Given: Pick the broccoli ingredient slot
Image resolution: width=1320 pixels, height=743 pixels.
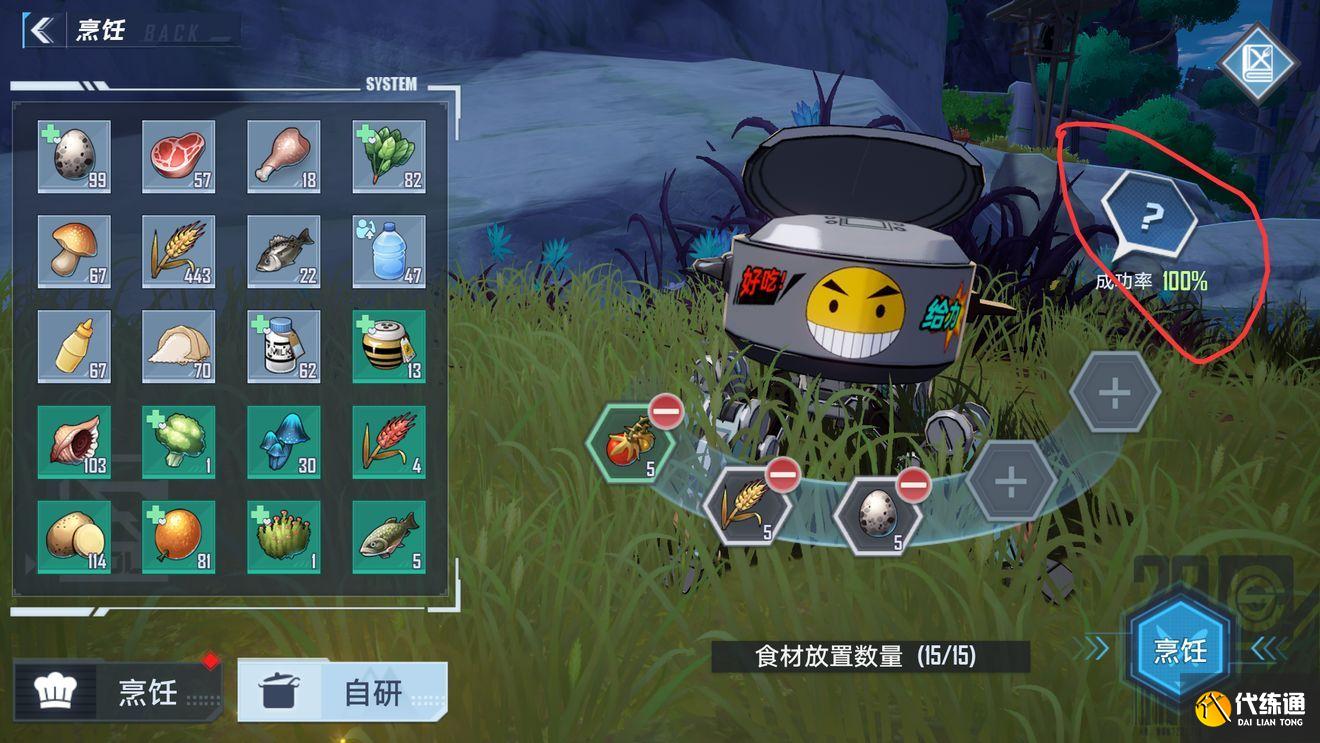Looking at the screenshot, I should 178,441.
